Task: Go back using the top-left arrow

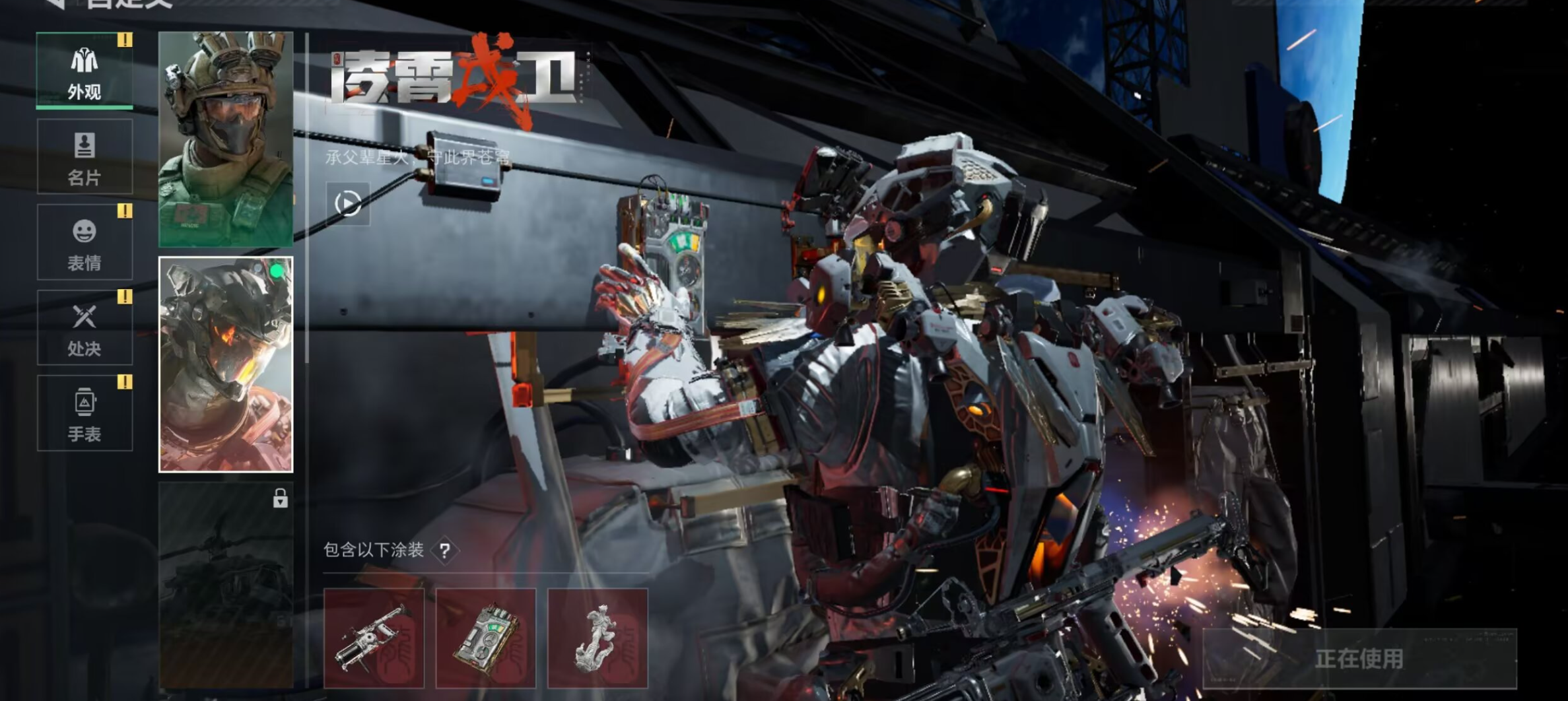Action: tap(55, 3)
